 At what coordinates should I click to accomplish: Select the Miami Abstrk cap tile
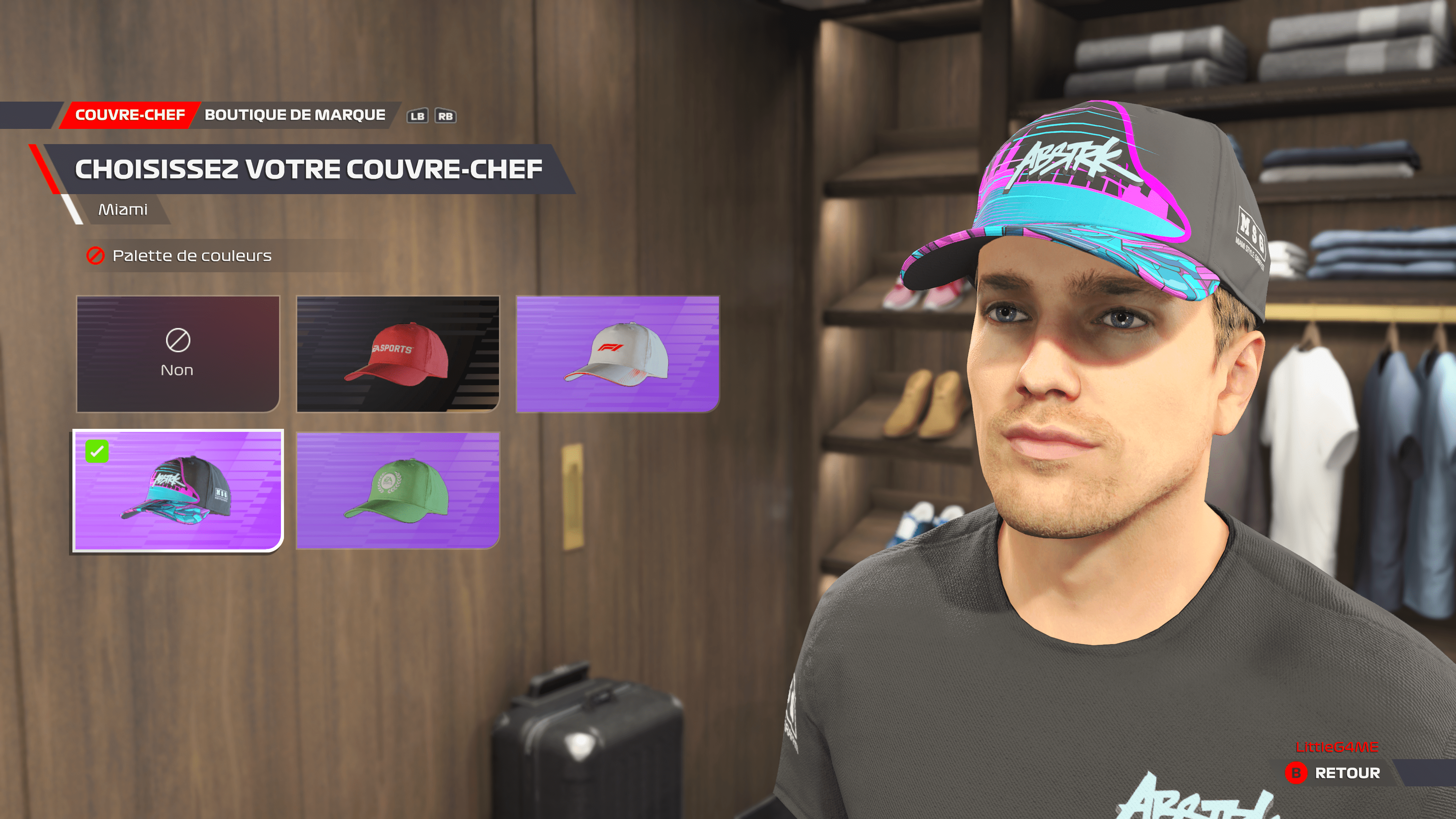click(178, 490)
